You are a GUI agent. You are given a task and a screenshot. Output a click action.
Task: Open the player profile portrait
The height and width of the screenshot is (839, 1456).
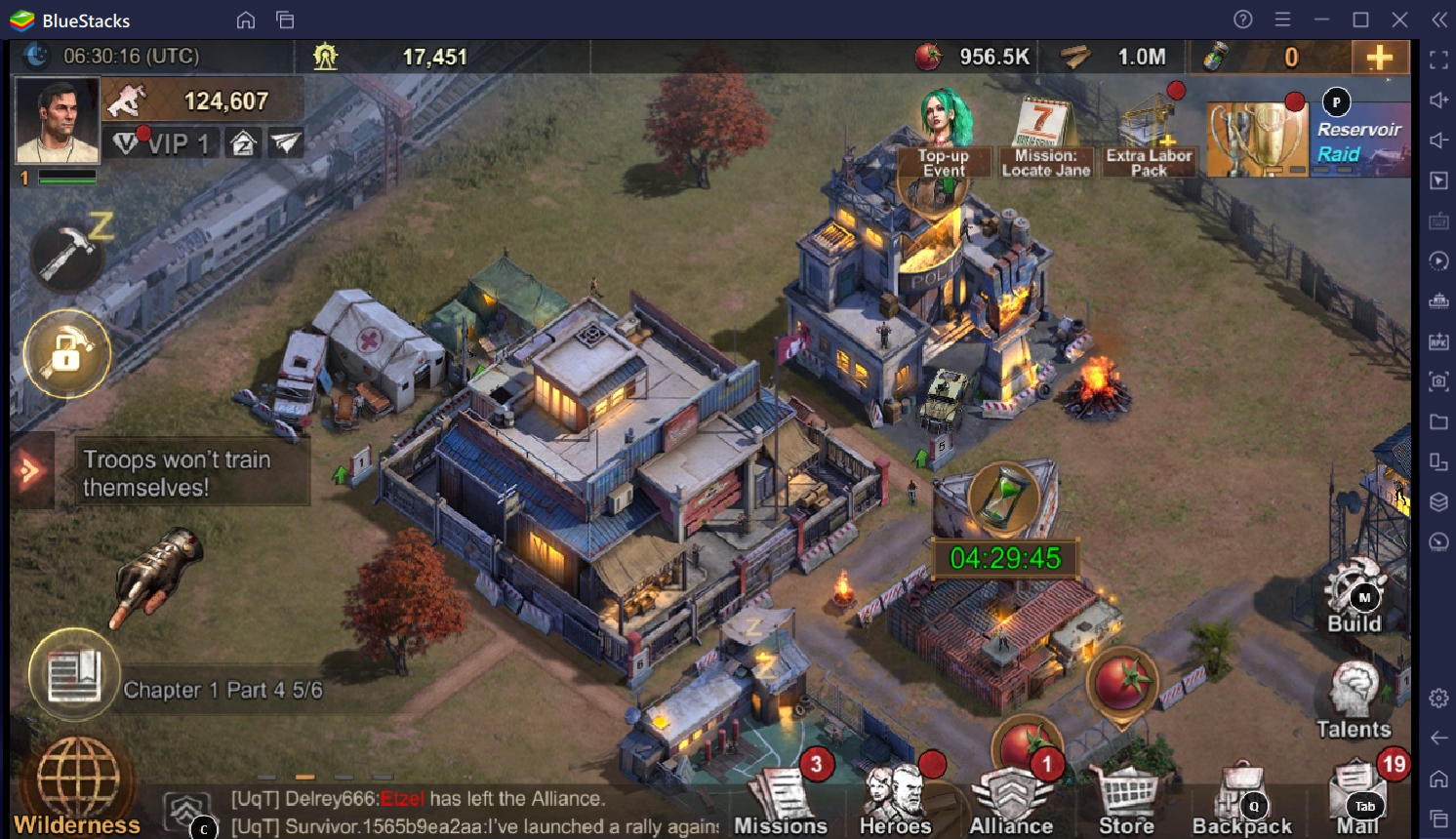pyautogui.click(x=58, y=121)
